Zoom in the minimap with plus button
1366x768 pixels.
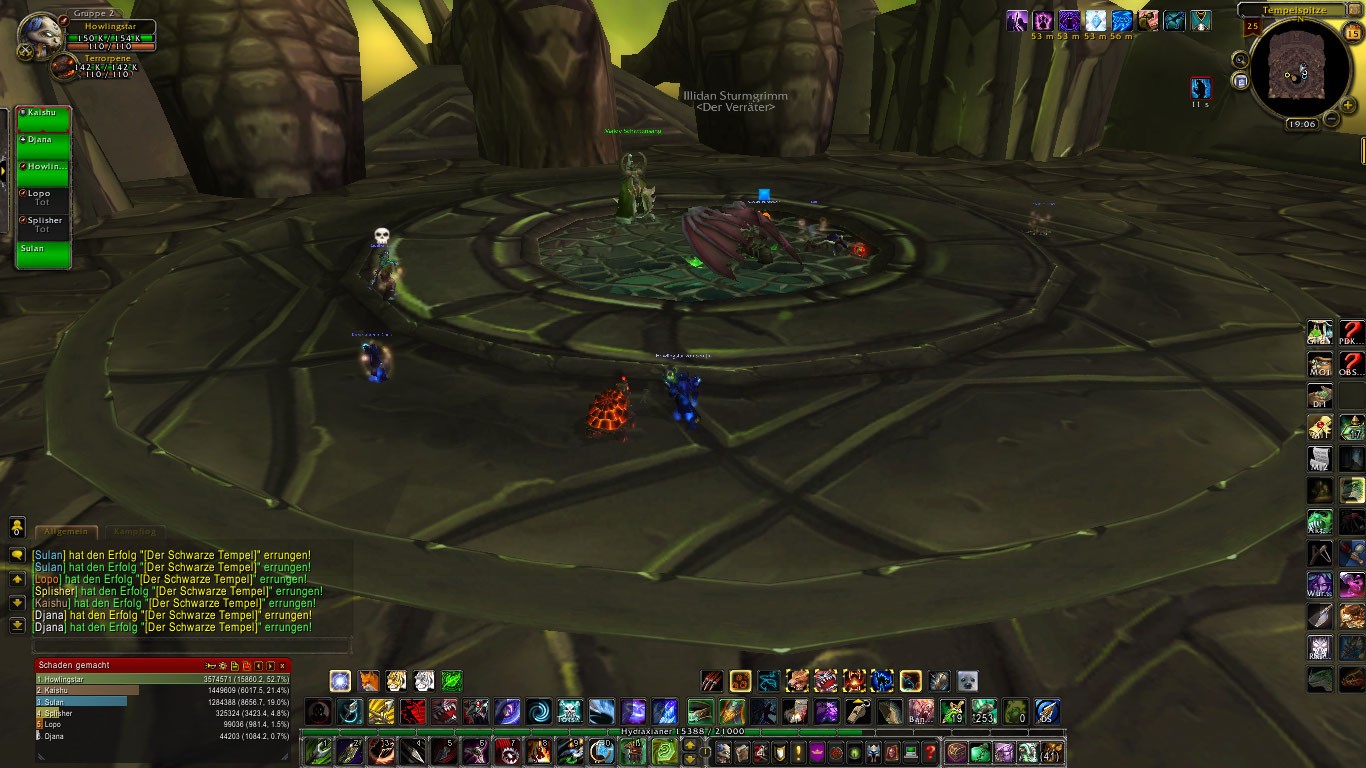point(1348,105)
